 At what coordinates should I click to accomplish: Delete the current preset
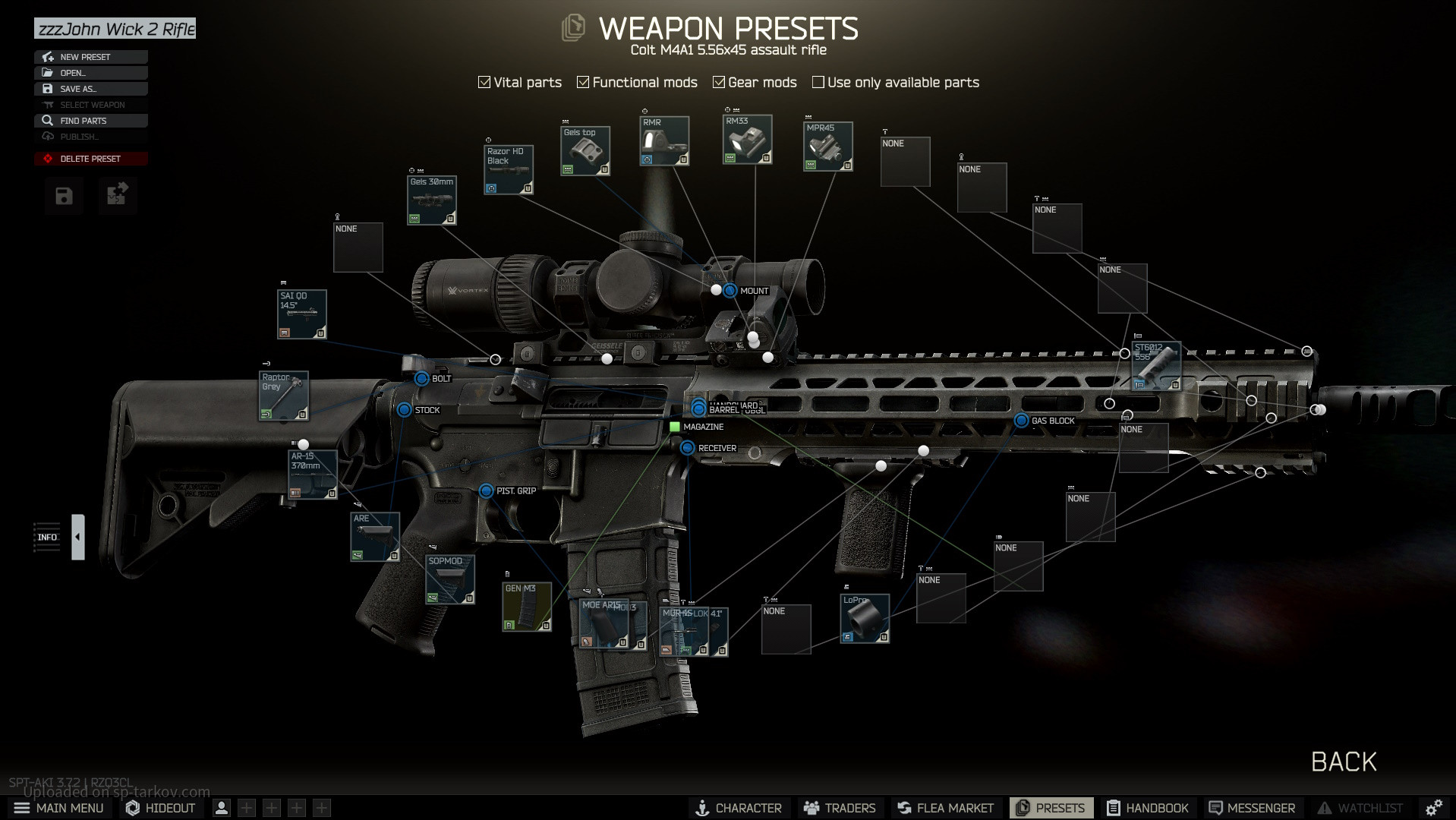(x=90, y=159)
